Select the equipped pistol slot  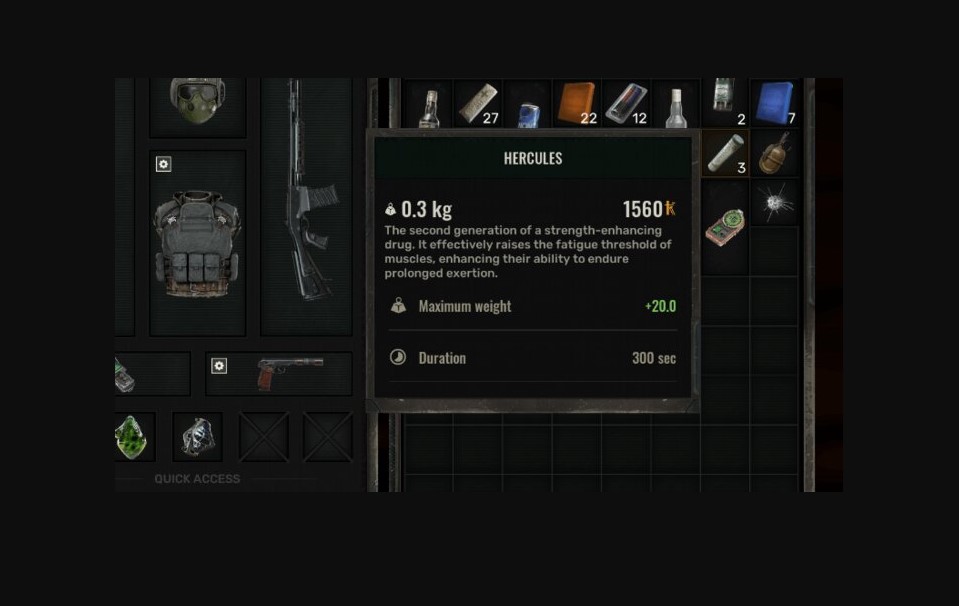[289, 372]
